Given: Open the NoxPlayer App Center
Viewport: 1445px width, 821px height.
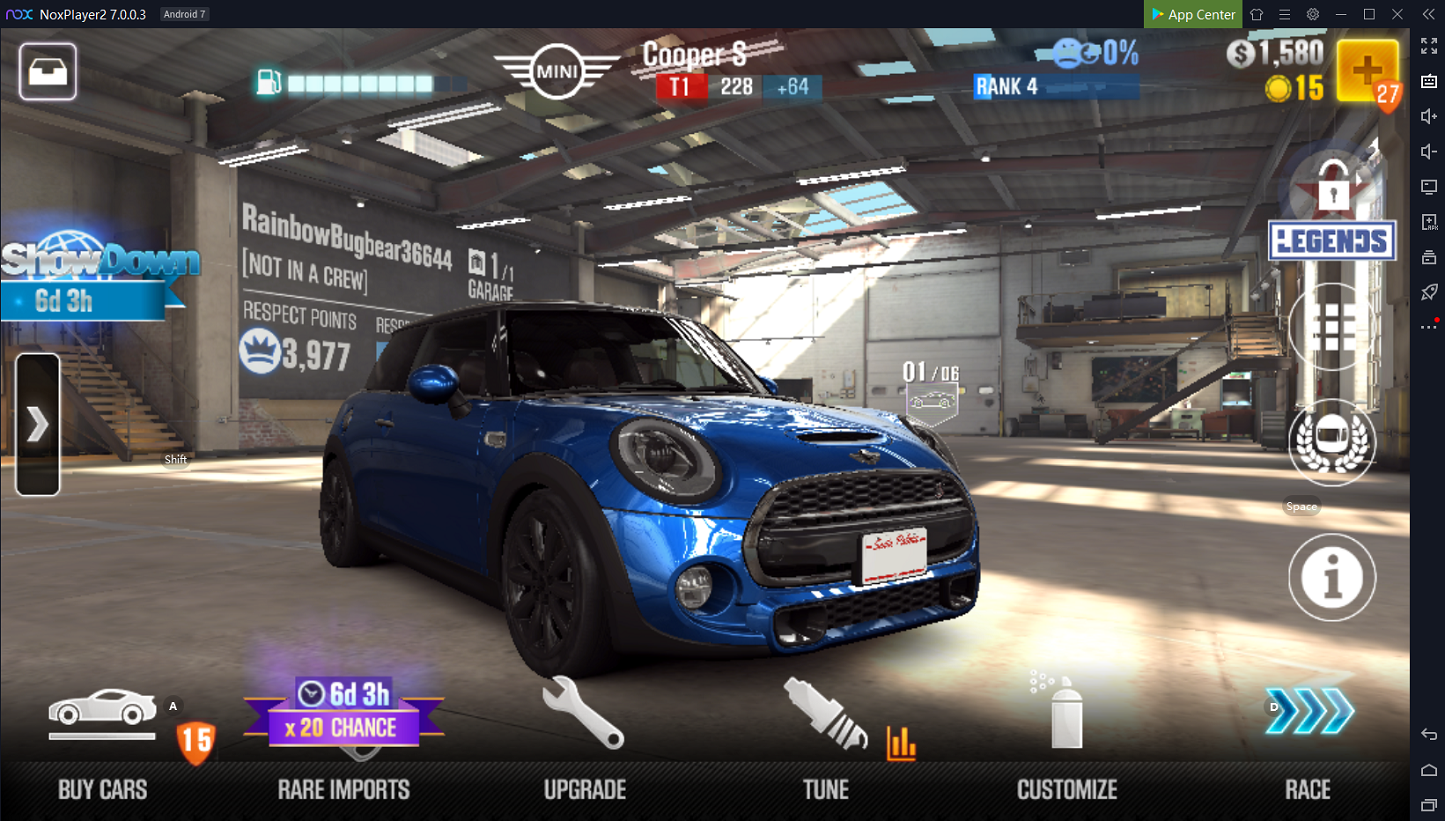Looking at the screenshot, I should tap(1193, 14).
